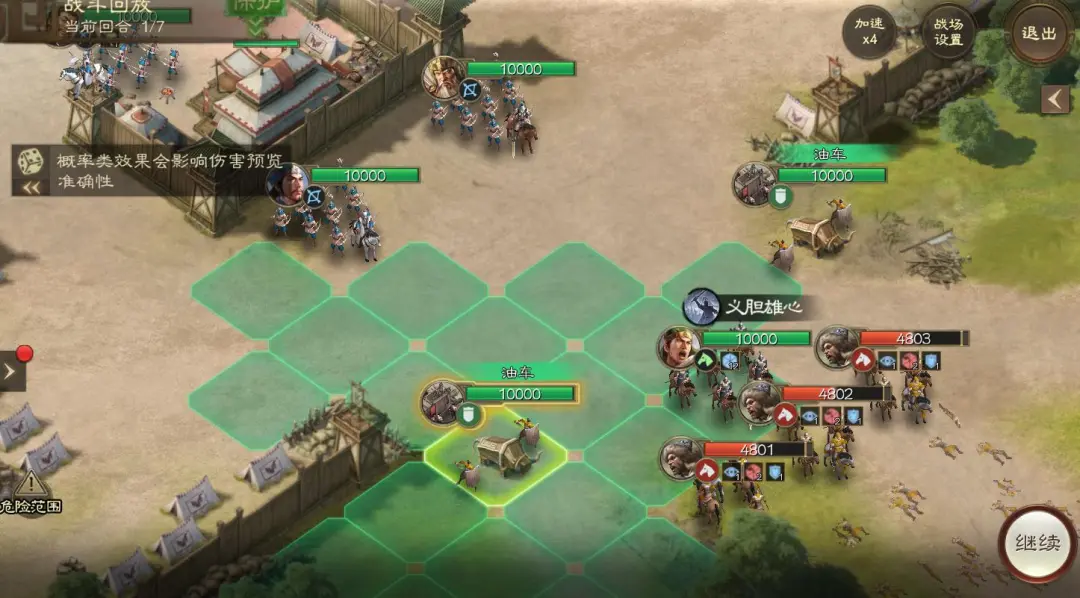Collapse the probability tip with the double-arrow
Viewport: 1080px width, 598px height.
(x=30, y=186)
